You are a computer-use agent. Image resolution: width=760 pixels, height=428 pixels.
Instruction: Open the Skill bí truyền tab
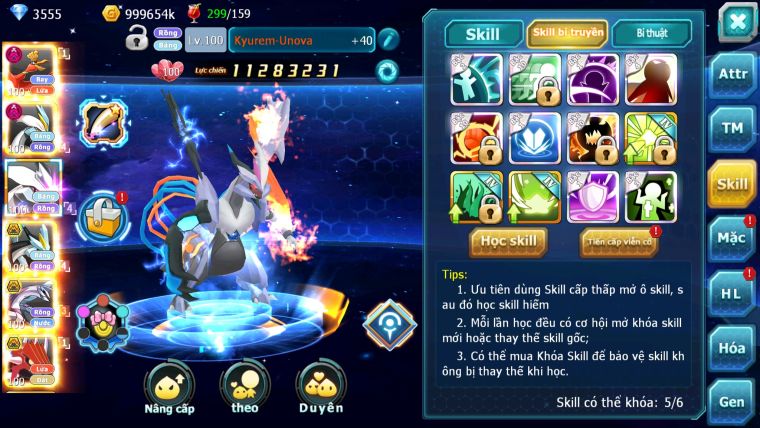pos(567,33)
